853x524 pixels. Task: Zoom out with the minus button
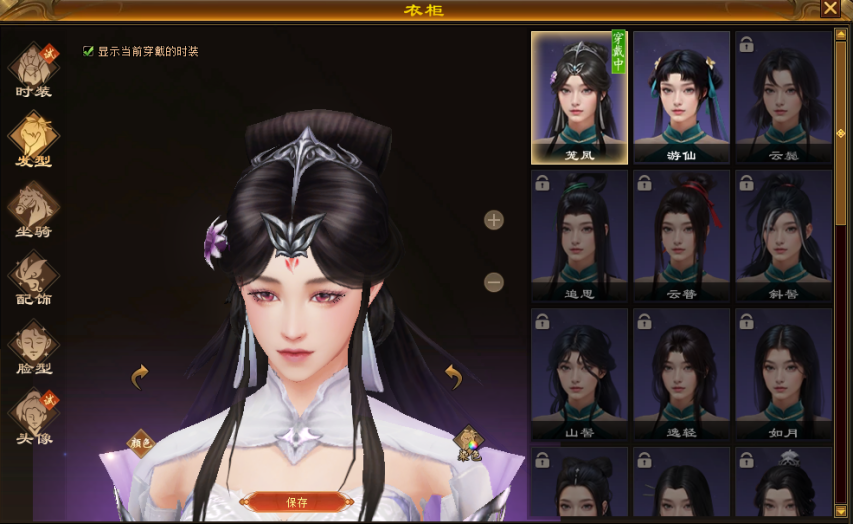pos(494,282)
